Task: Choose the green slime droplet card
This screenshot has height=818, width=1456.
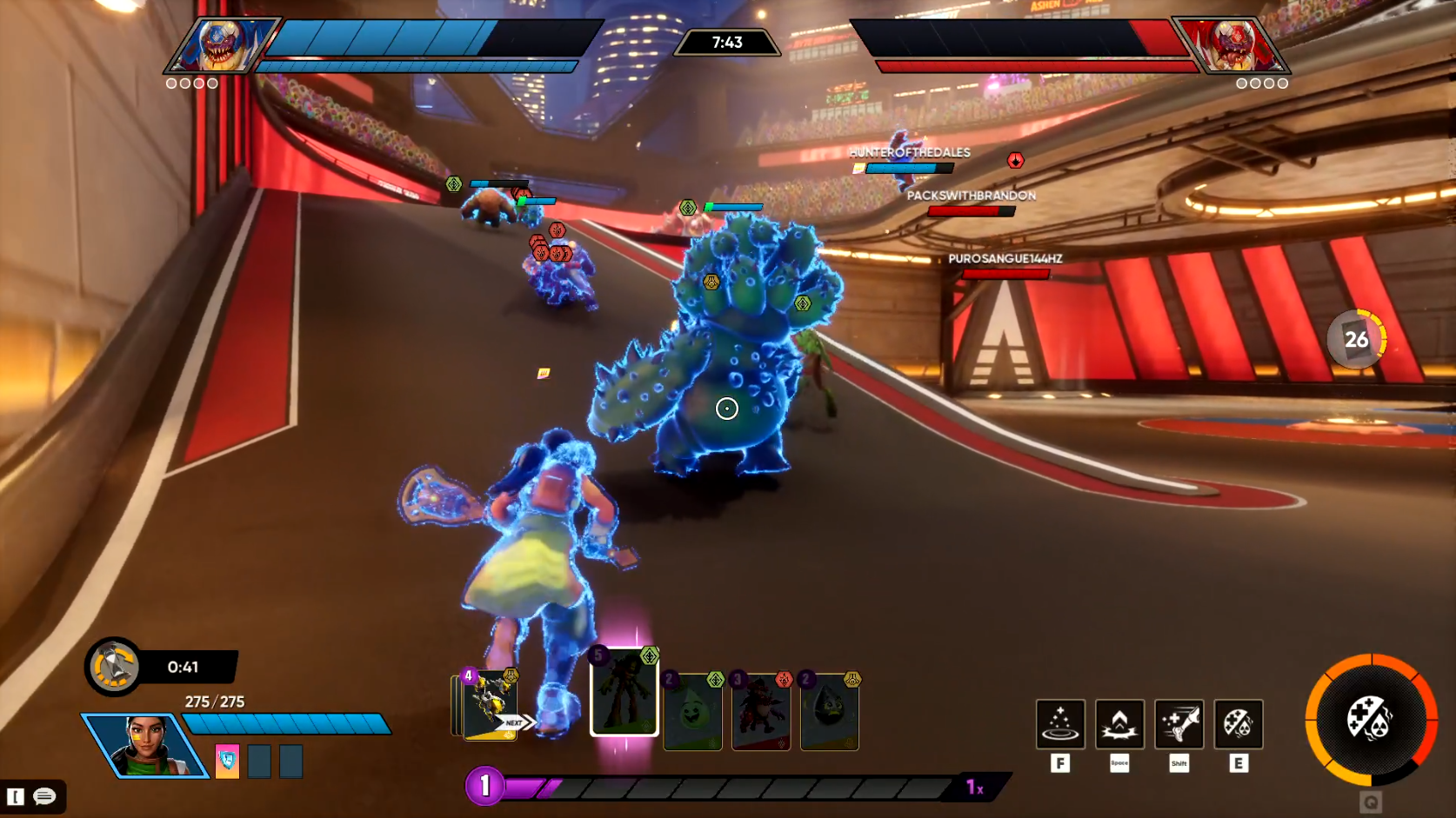Action: (x=692, y=711)
